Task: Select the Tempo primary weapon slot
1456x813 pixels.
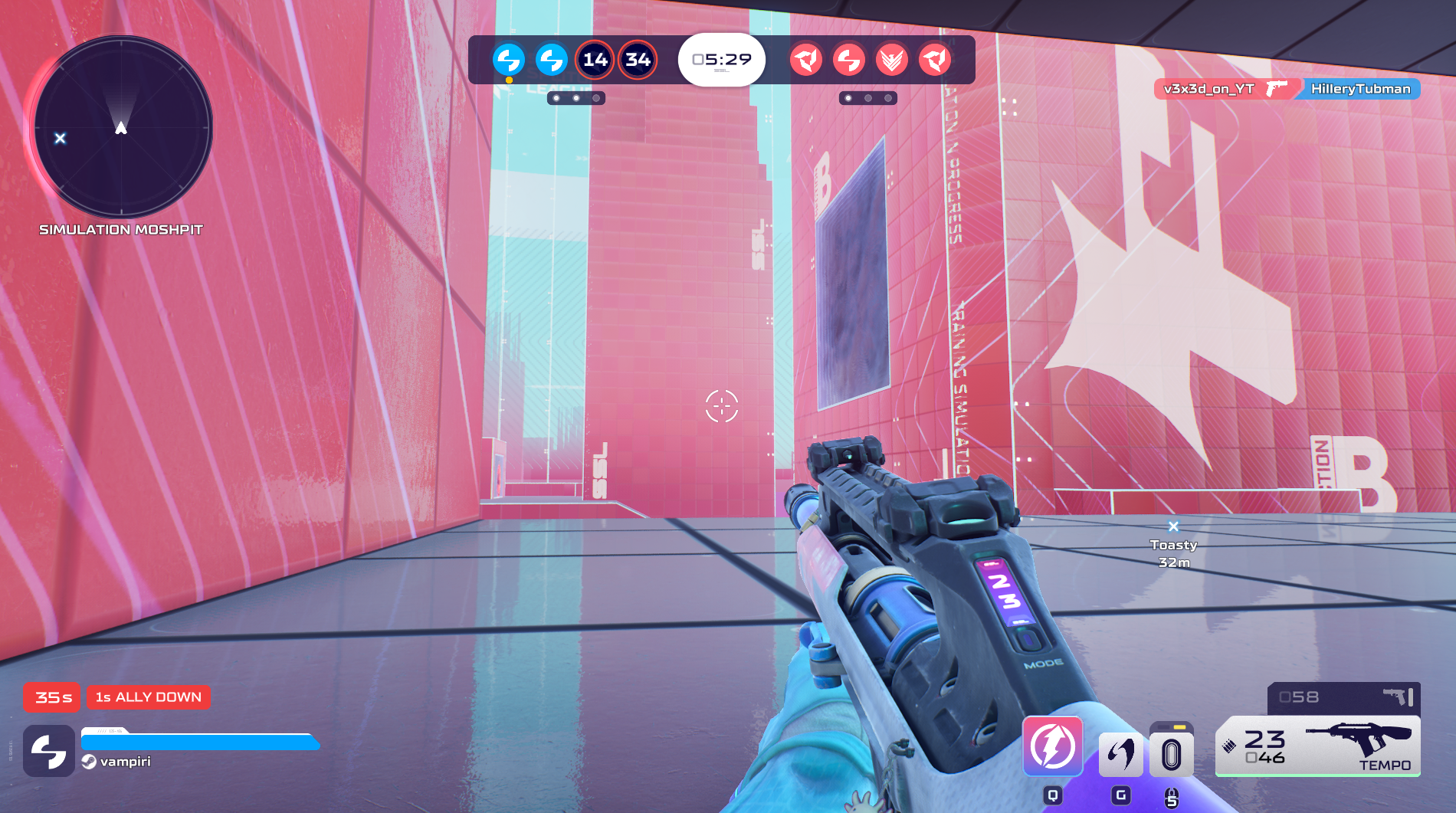Action: coord(1318,746)
